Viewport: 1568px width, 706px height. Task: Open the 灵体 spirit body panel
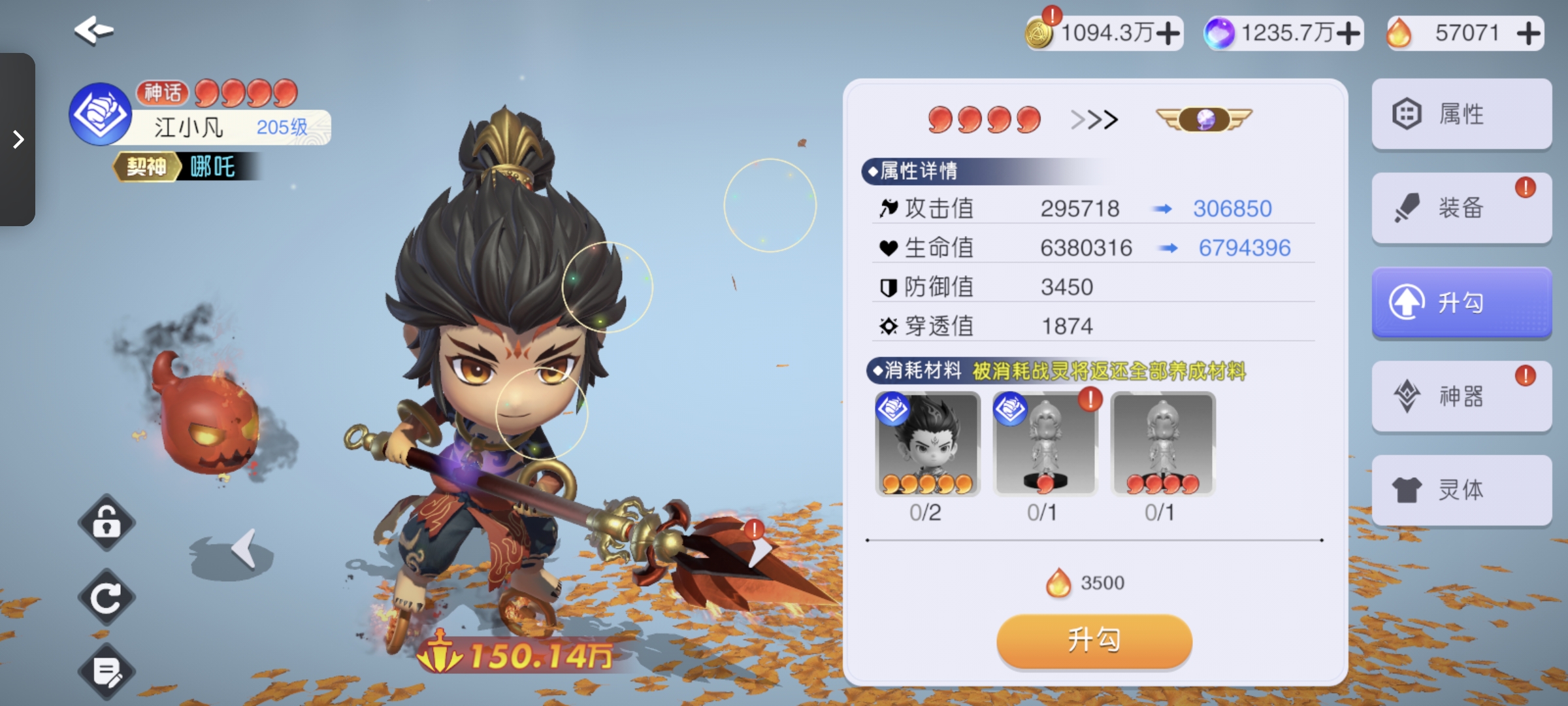click(x=1462, y=490)
